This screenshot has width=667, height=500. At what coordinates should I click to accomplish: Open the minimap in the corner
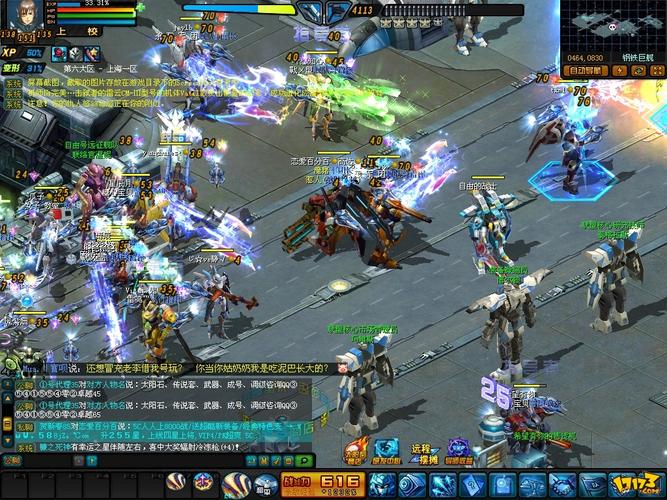point(612,27)
